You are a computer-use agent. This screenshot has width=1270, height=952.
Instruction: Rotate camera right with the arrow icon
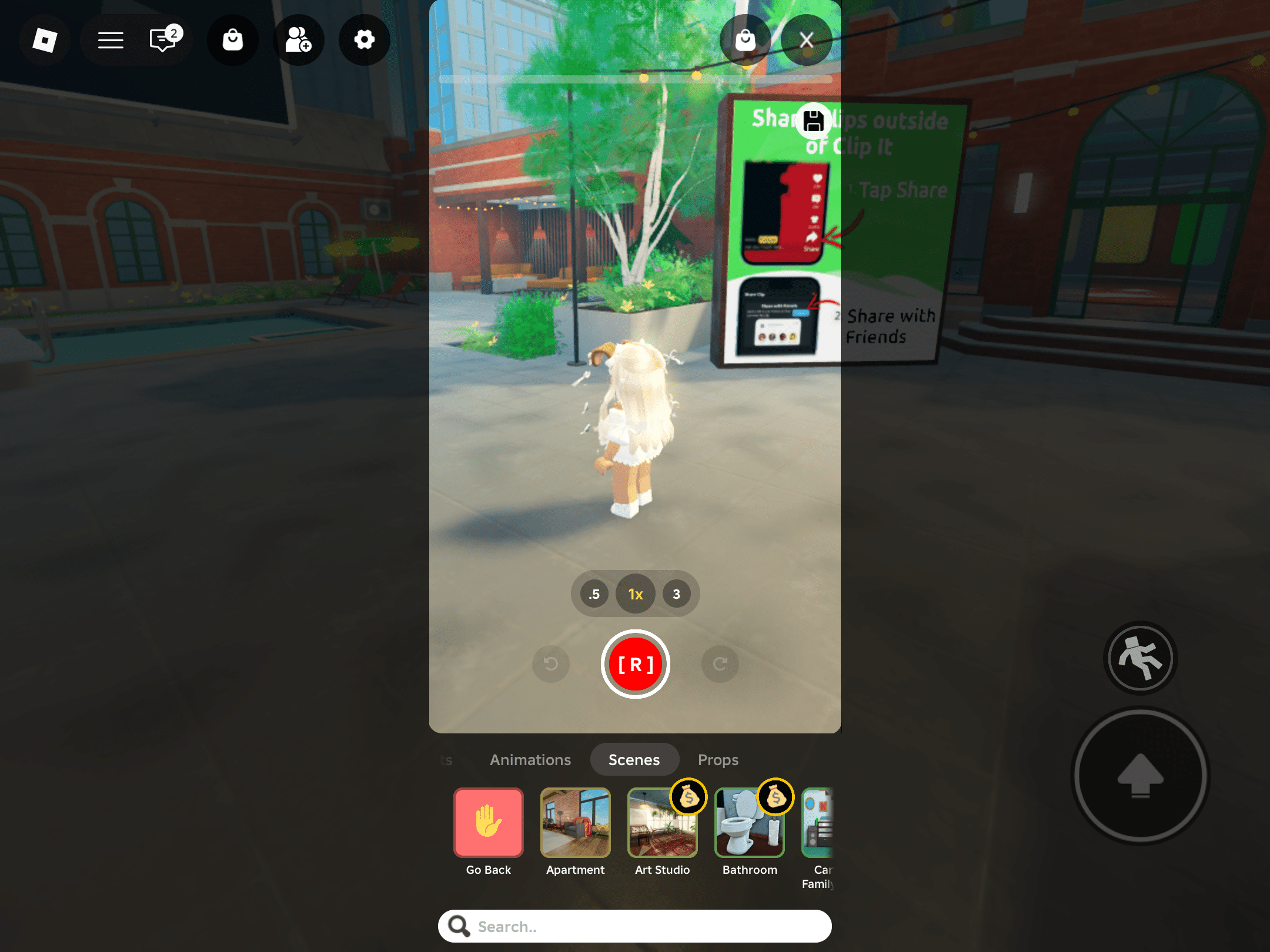(720, 664)
